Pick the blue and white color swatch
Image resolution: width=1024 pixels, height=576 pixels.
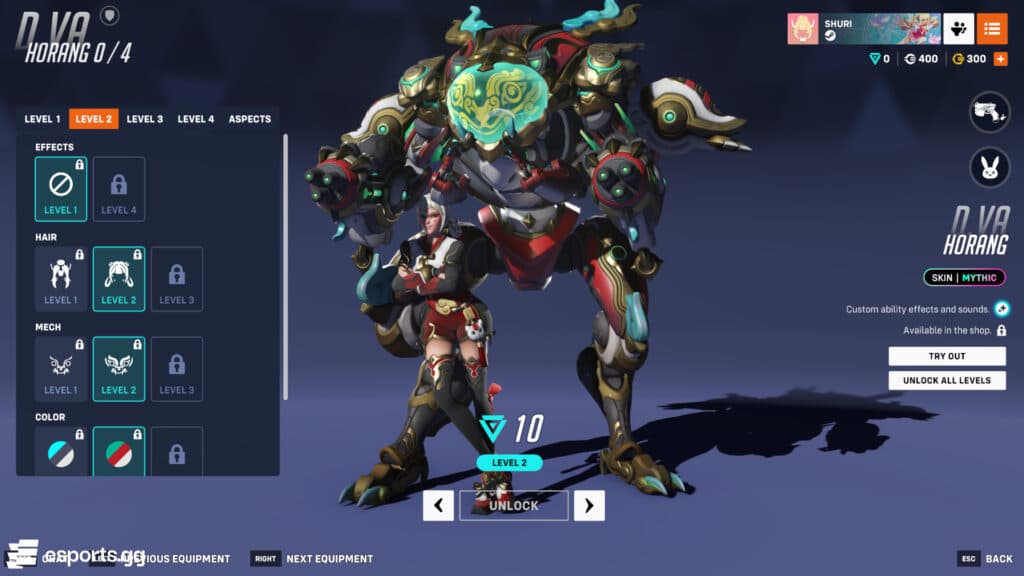pos(61,452)
